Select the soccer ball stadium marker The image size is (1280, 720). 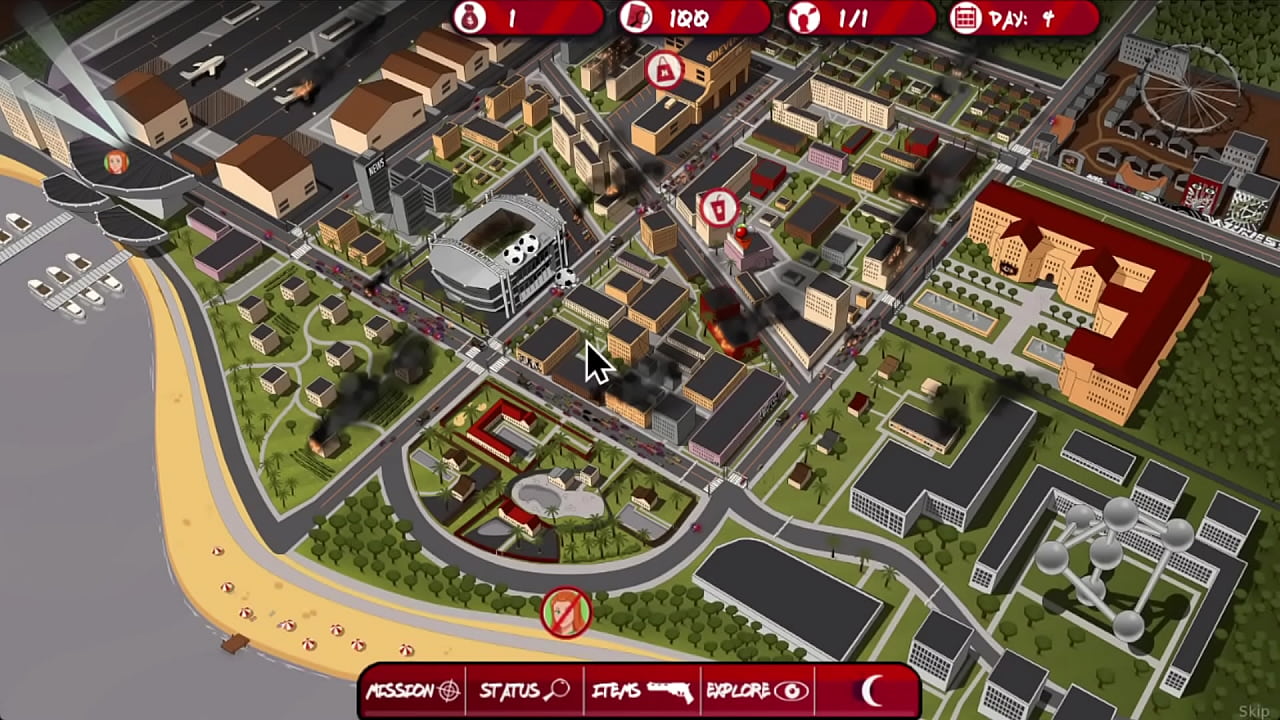[x=521, y=251]
